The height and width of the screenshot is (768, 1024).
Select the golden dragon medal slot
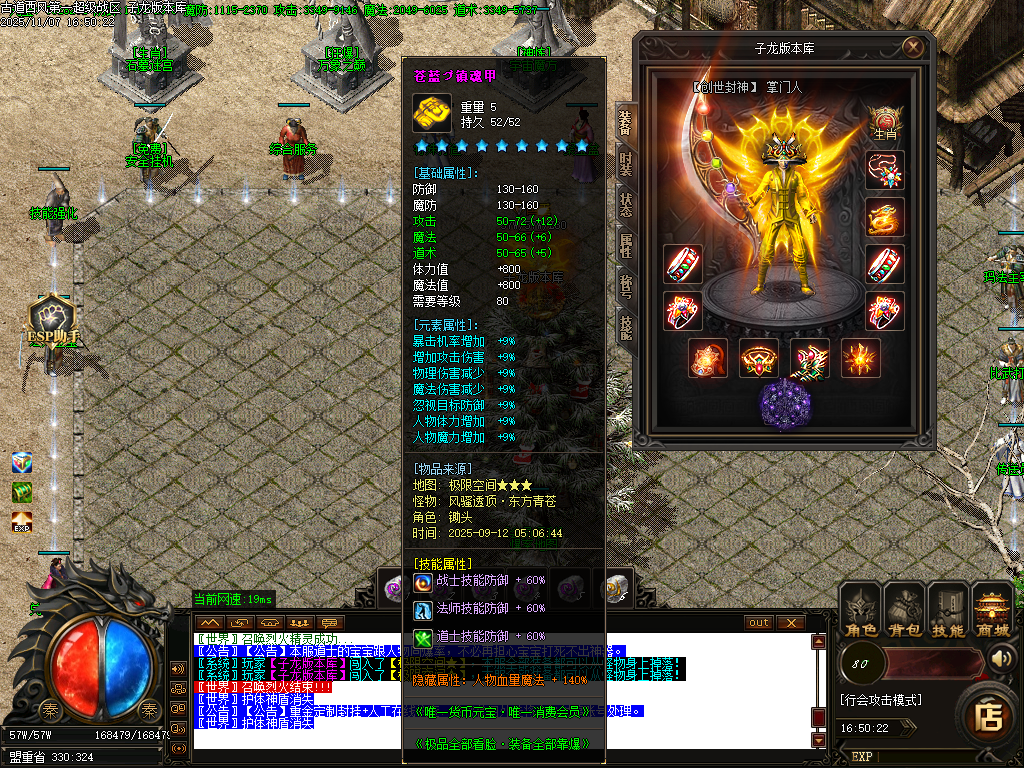(x=885, y=217)
